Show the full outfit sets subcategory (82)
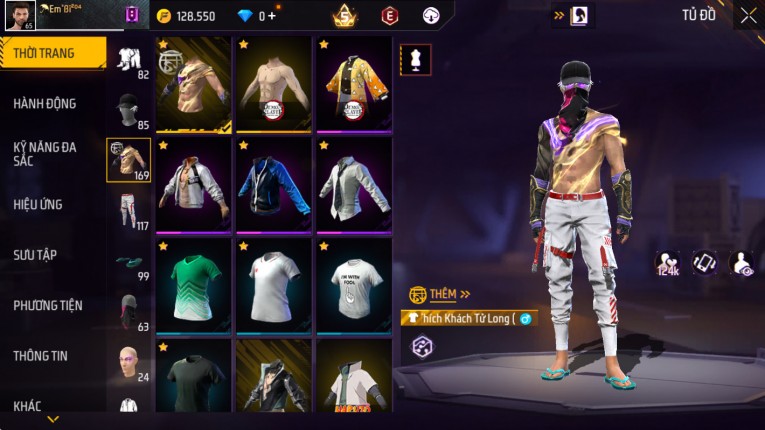This screenshot has width=765, height=430. pos(128,61)
